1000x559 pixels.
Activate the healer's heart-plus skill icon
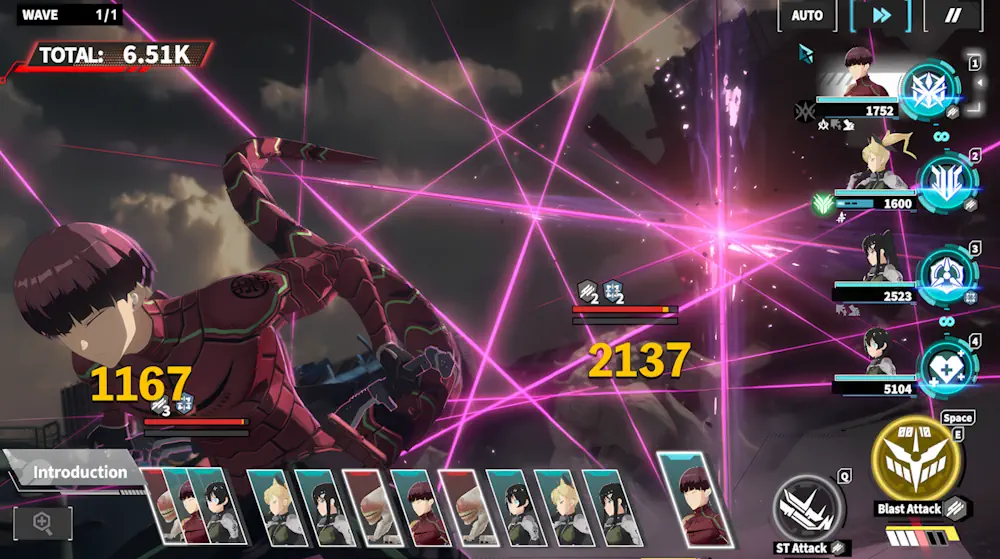coord(944,367)
